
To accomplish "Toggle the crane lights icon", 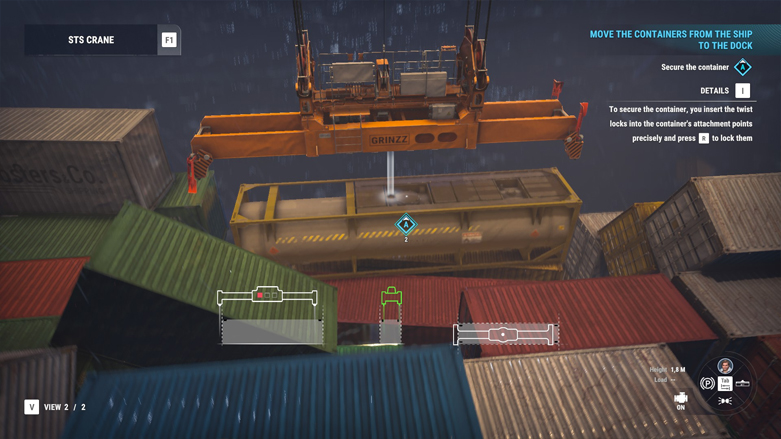I will pyautogui.click(x=725, y=401).
